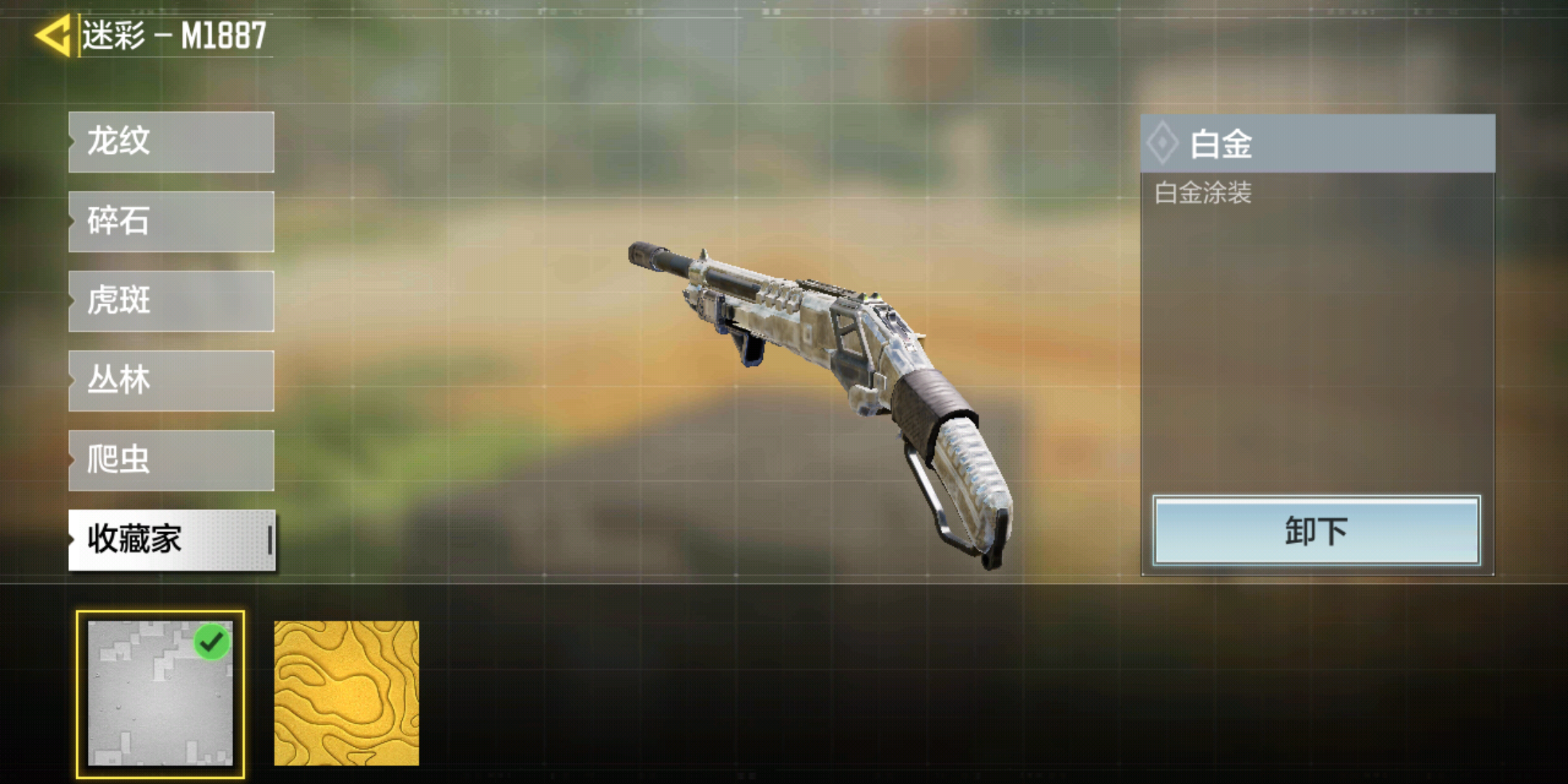1568x784 pixels.
Task: Choose the gold camo thumbnail
Action: pos(346,693)
